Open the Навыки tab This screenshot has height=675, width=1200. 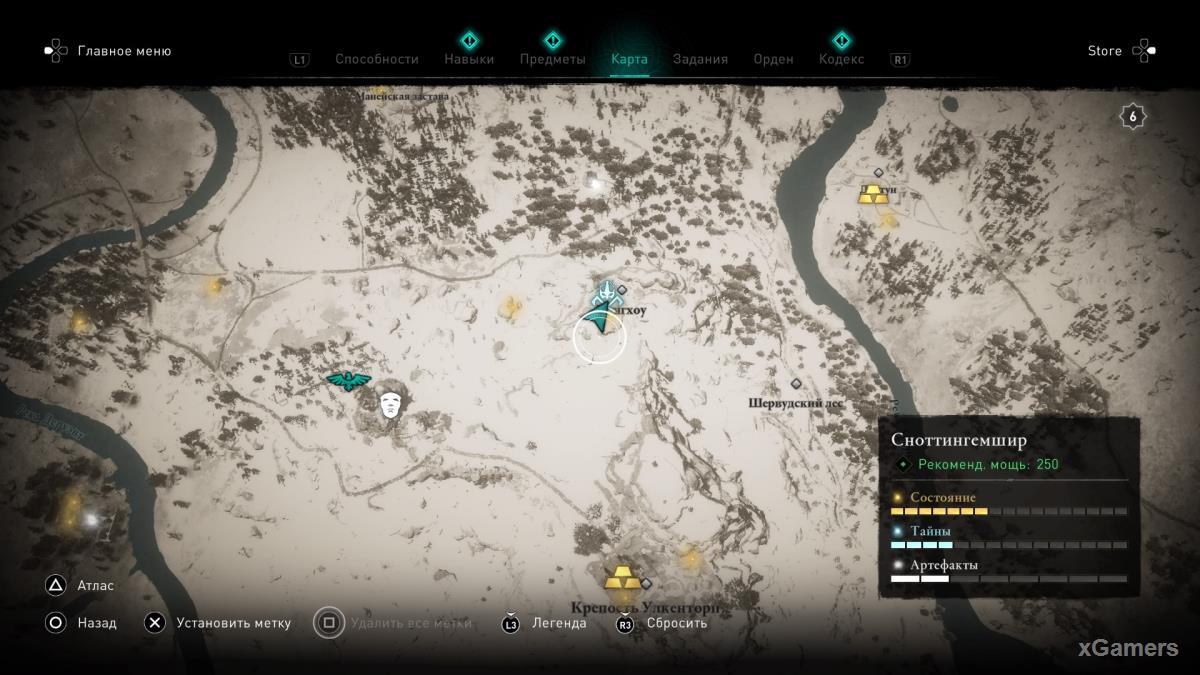[469, 59]
